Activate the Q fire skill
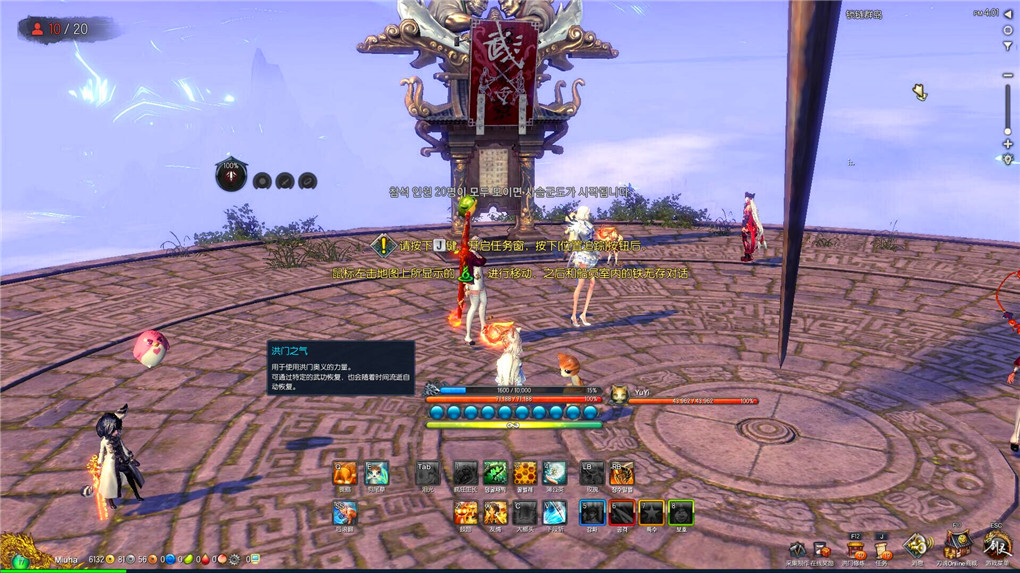This screenshot has width=1020, height=573. click(345, 473)
